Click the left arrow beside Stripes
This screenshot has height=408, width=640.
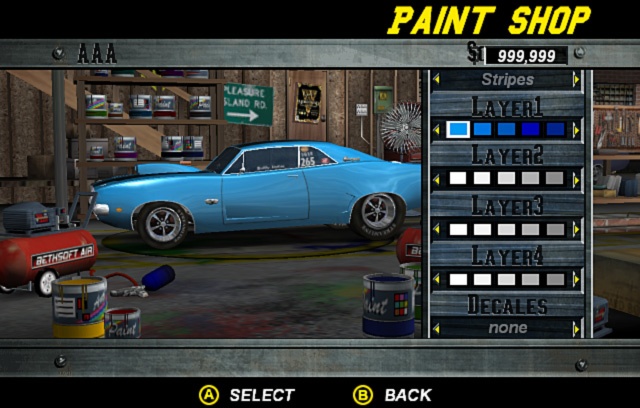(x=436, y=79)
